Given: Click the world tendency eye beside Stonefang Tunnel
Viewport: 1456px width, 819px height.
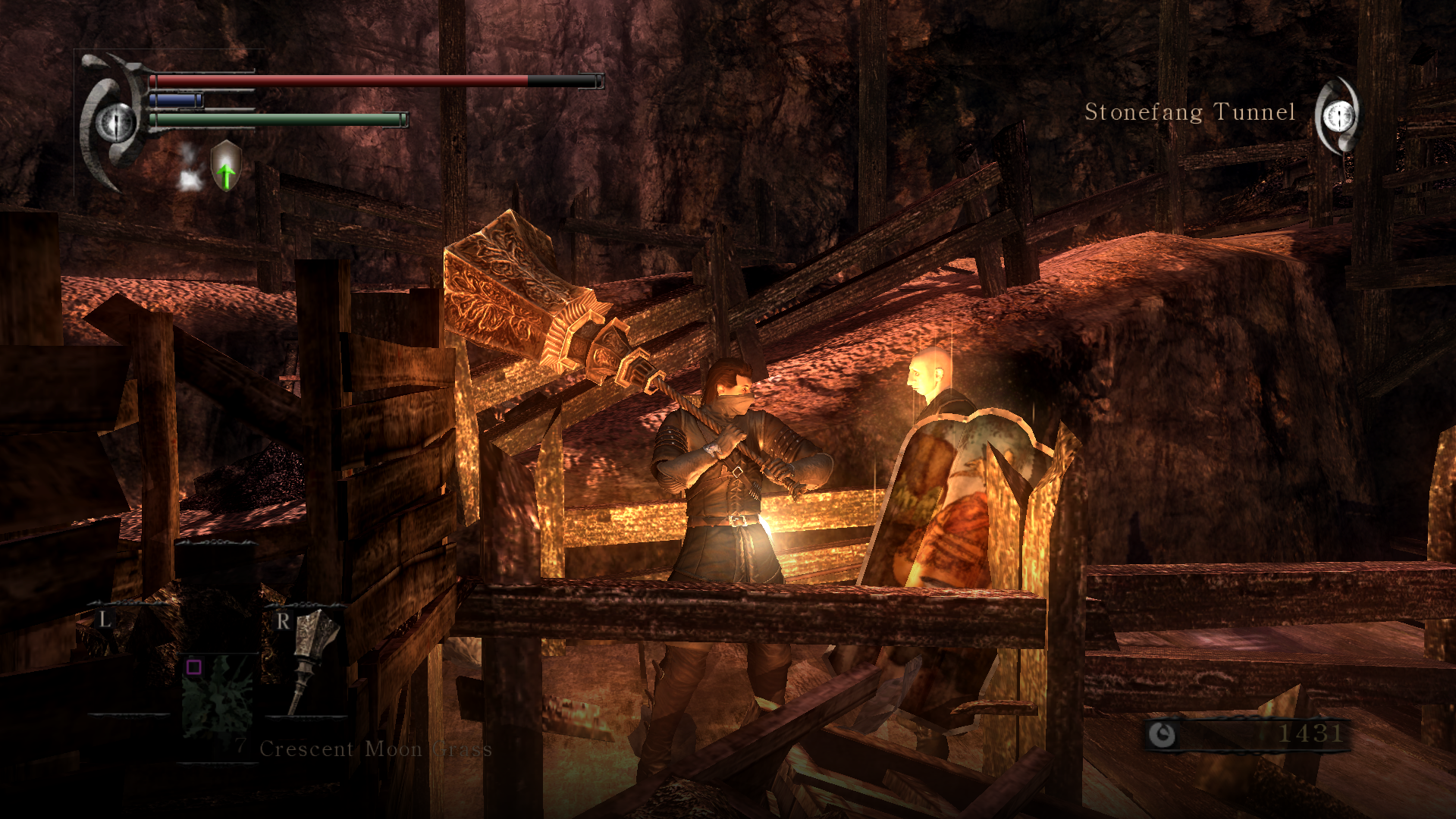Looking at the screenshot, I should pyautogui.click(x=1339, y=116).
